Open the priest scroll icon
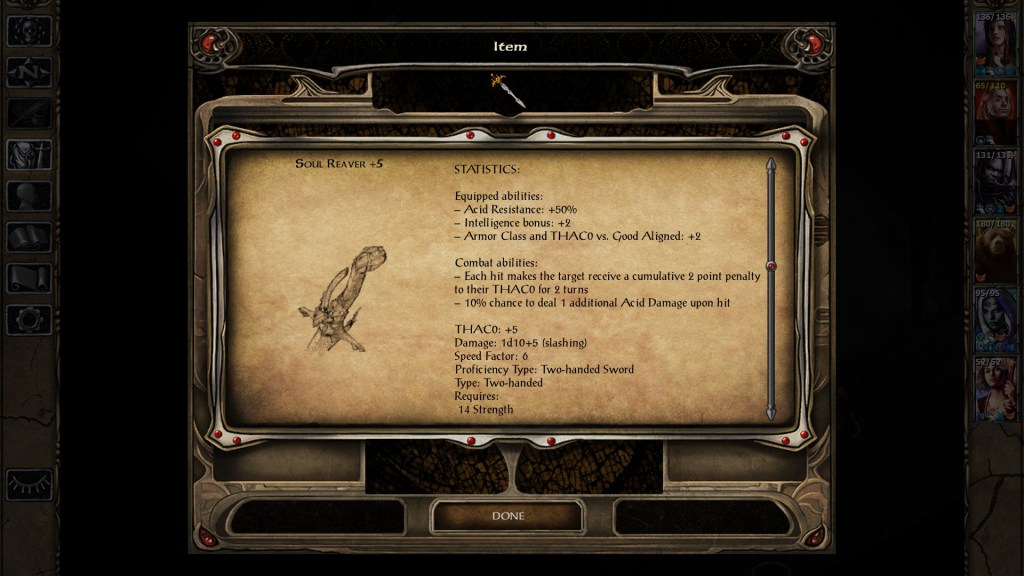 click(x=29, y=278)
